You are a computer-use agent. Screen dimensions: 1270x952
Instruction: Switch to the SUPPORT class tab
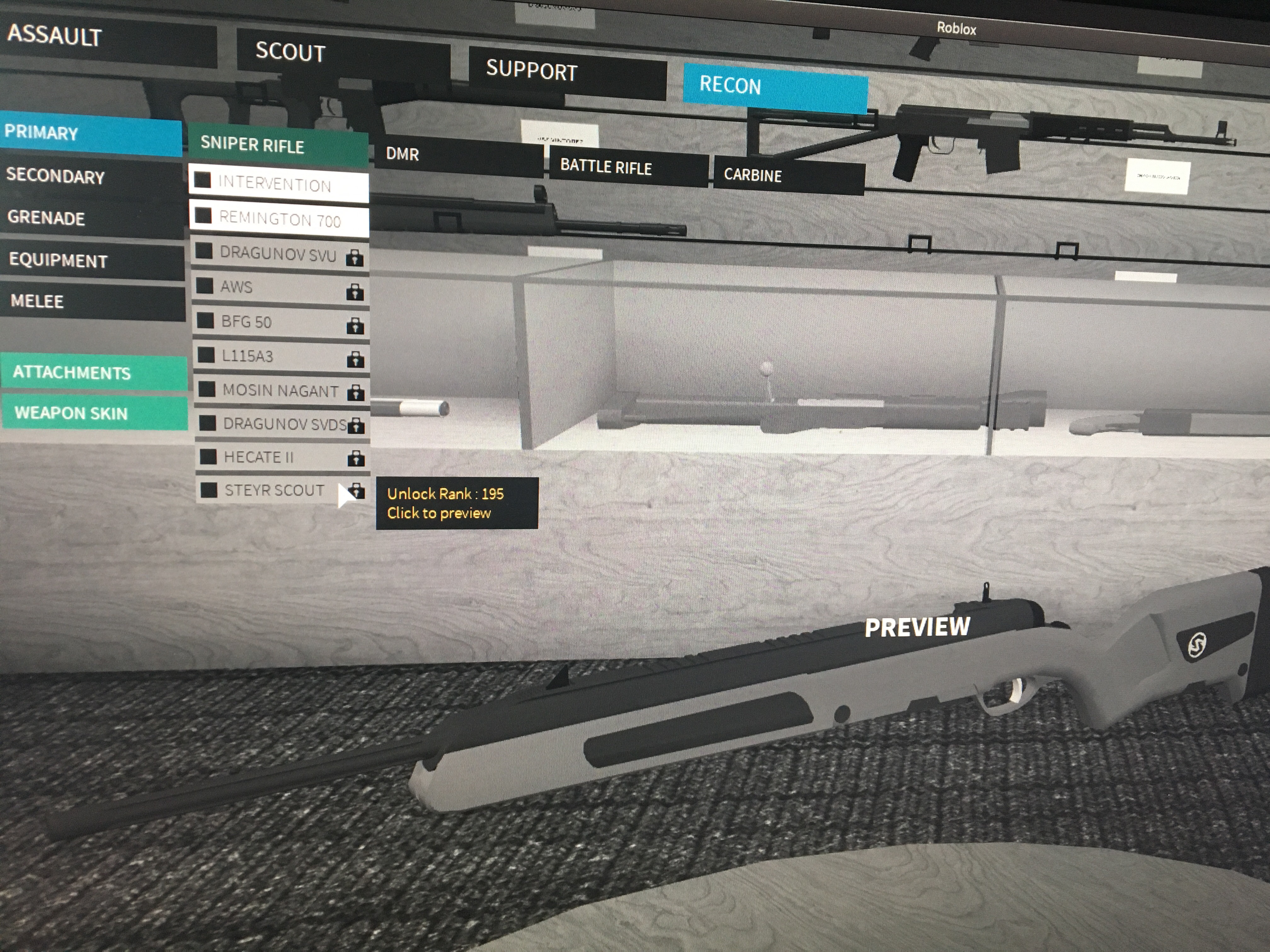(x=531, y=72)
